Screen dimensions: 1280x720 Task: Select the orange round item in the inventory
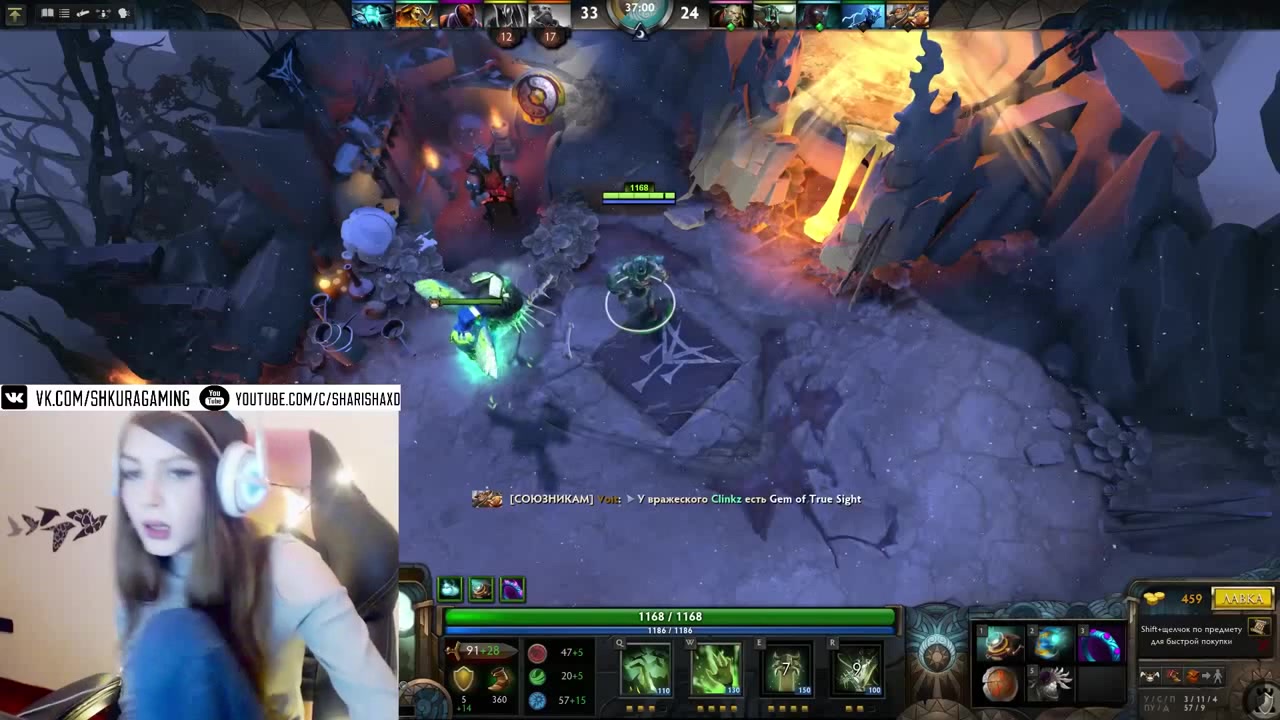pos(1000,684)
